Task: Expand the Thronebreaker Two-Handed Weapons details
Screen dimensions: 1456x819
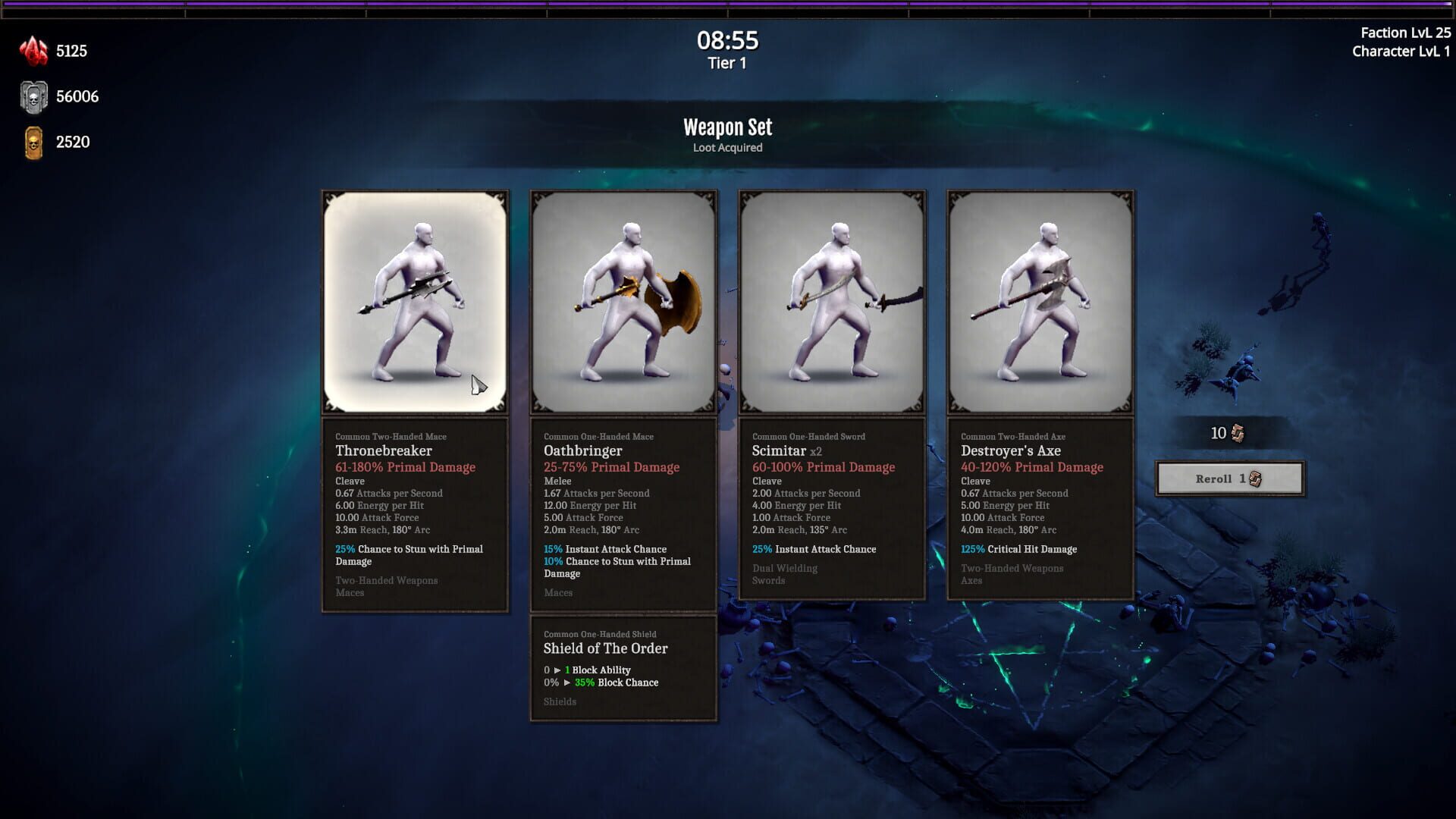Action: click(386, 580)
